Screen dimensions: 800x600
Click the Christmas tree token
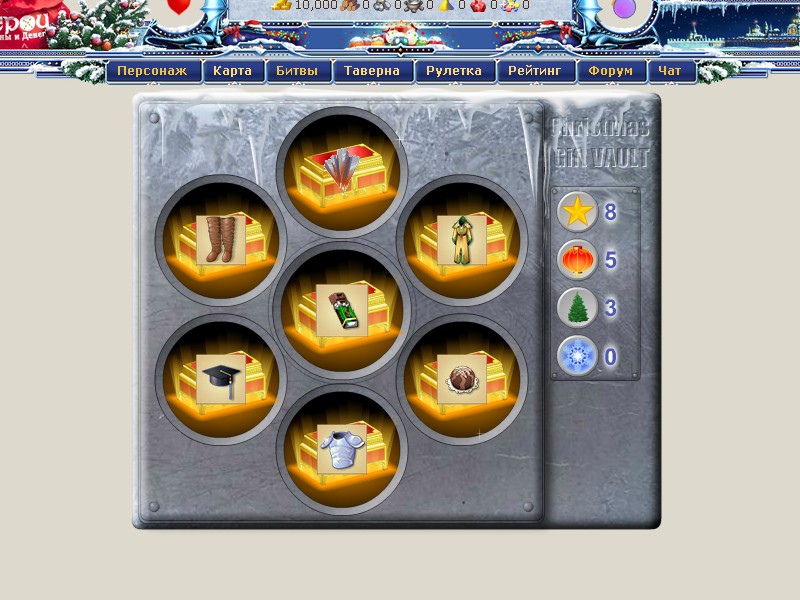tap(577, 307)
